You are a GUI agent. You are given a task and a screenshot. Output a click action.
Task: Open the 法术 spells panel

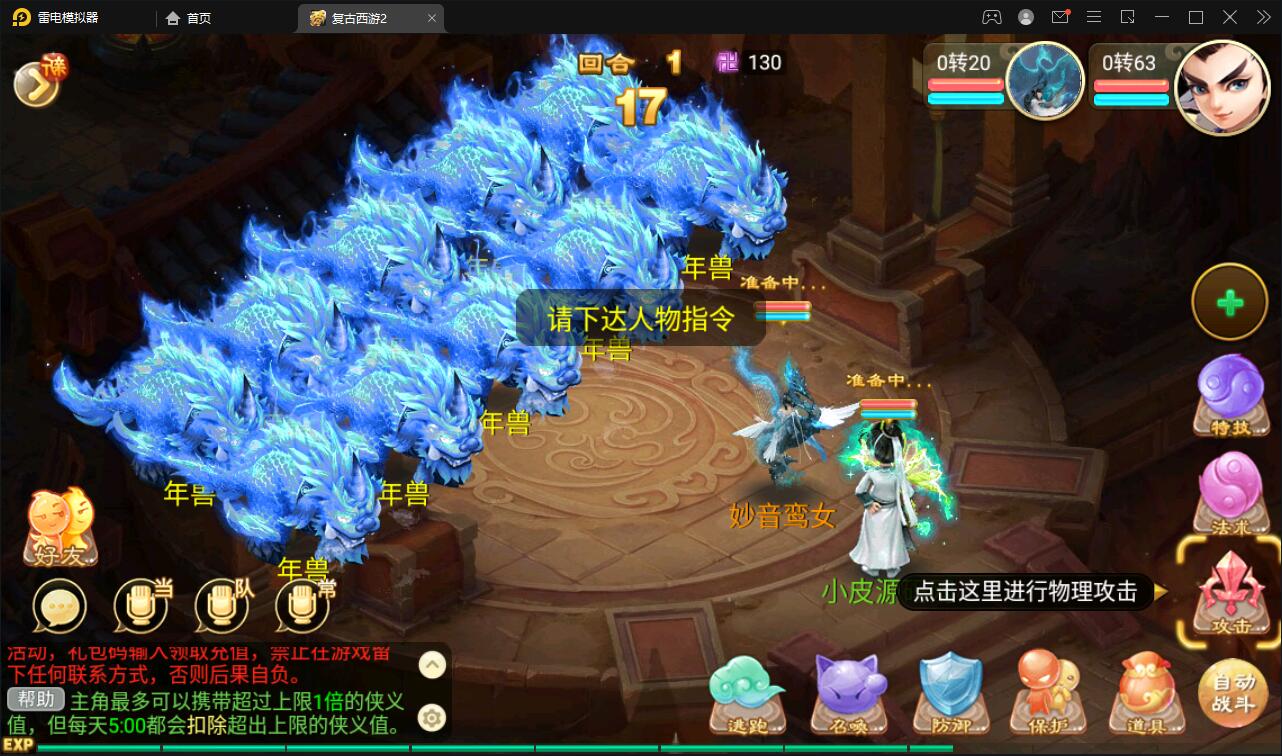point(1229,492)
